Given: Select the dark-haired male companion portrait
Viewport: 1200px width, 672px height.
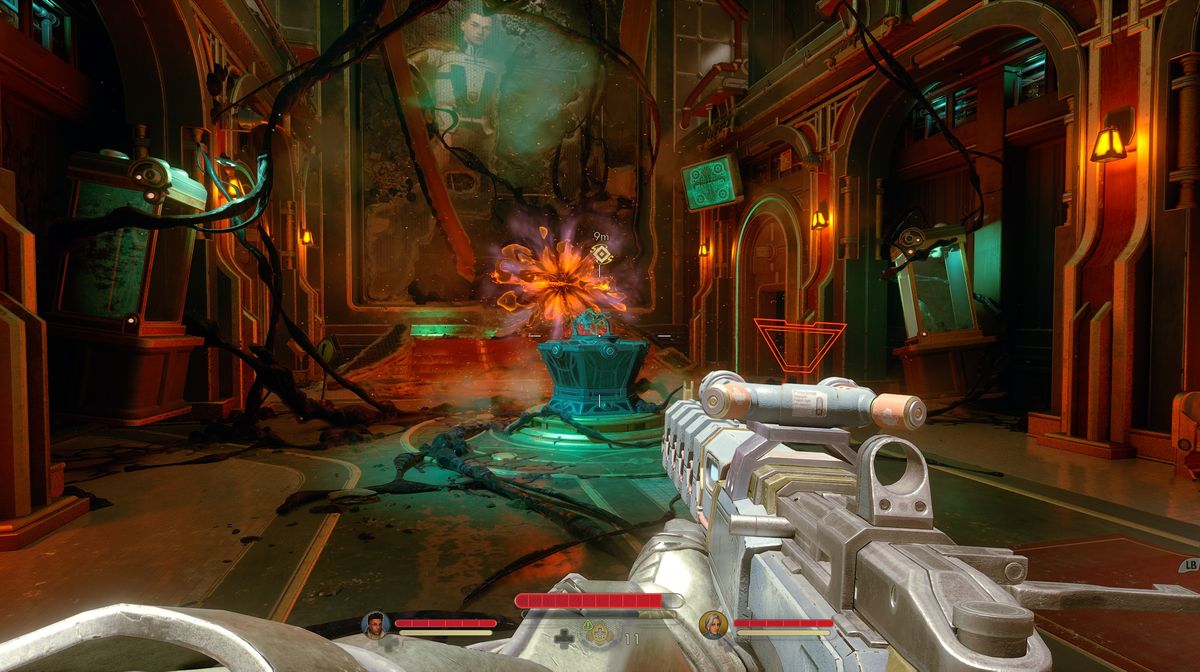Looking at the screenshot, I should [375, 624].
